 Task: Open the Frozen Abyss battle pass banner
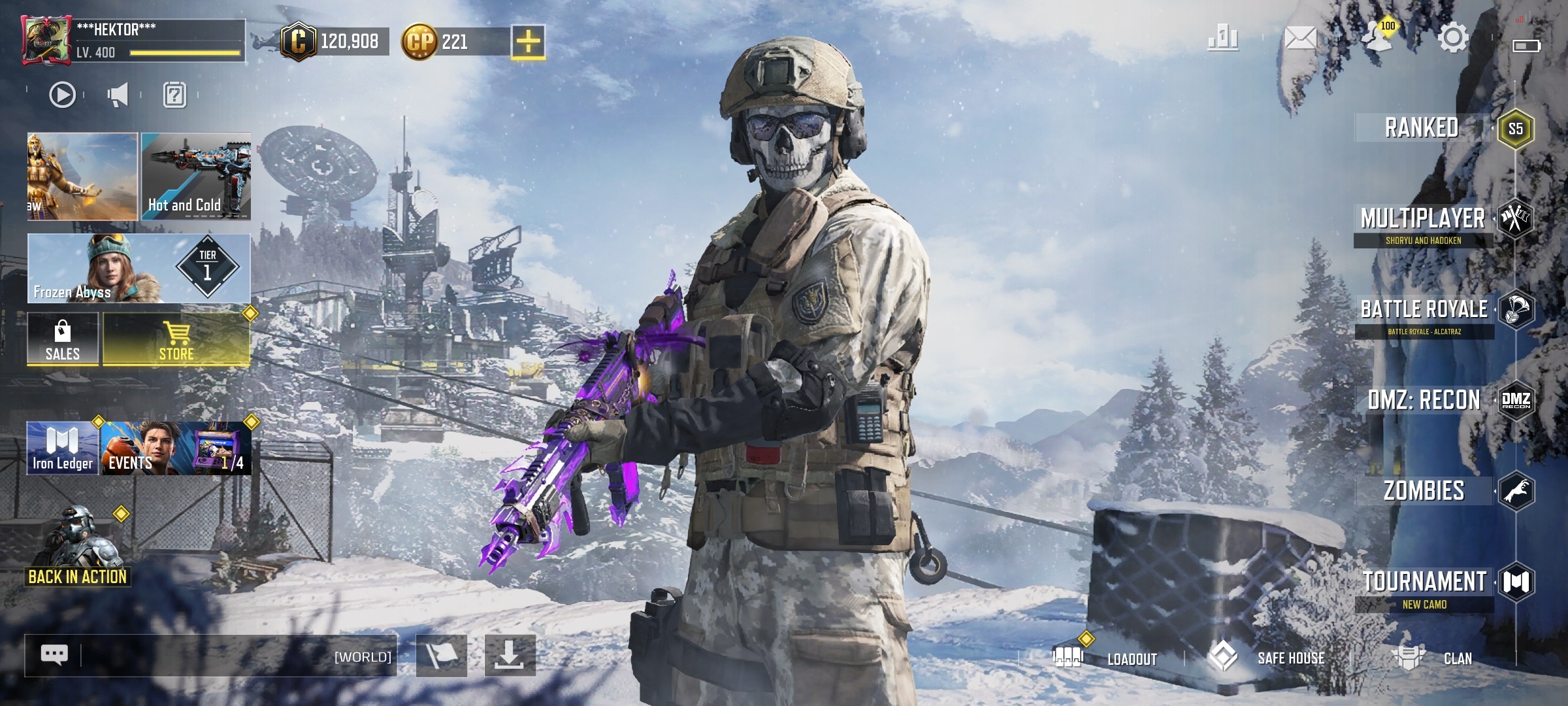click(x=139, y=268)
